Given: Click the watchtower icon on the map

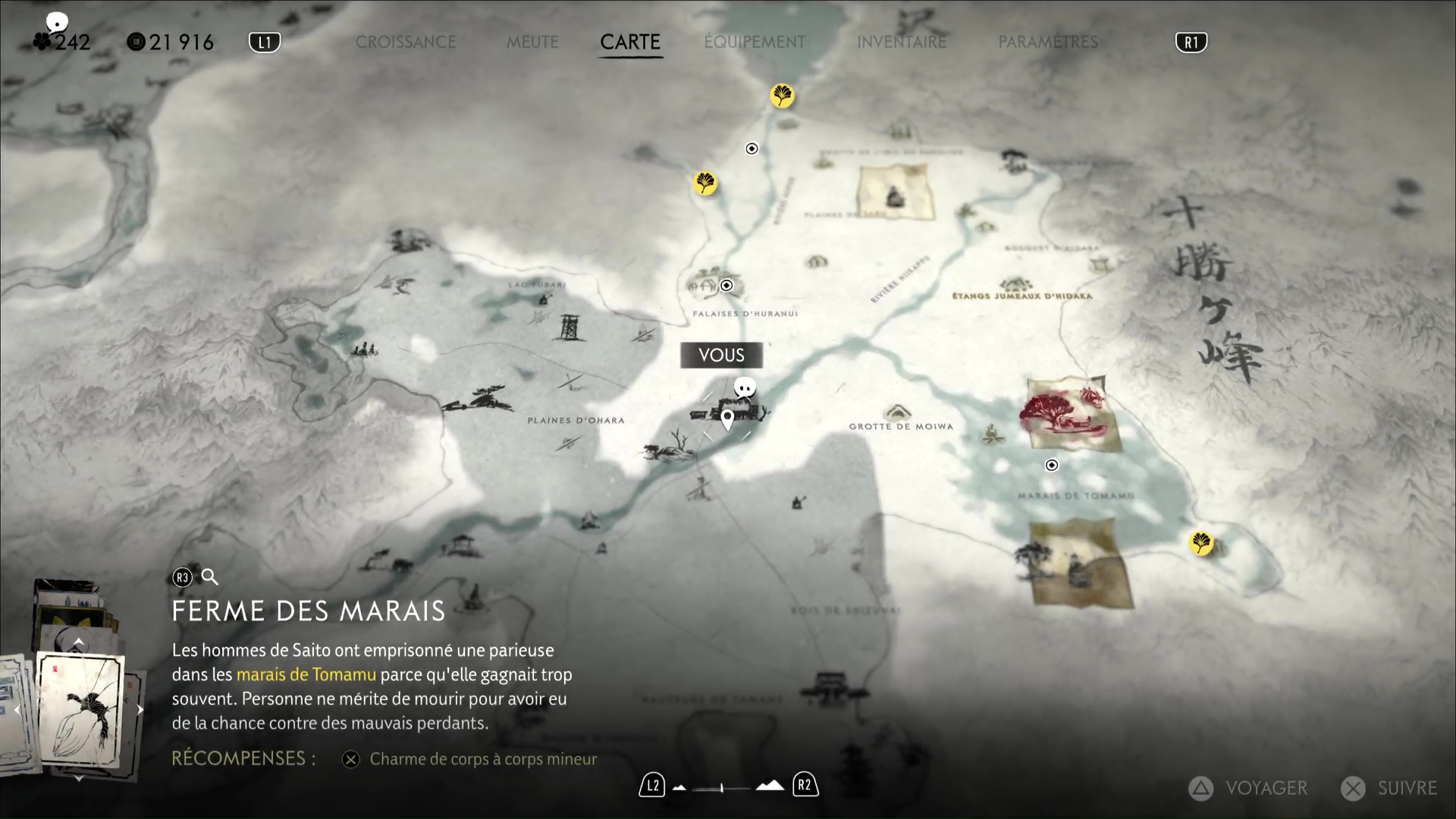Looking at the screenshot, I should point(568,328).
